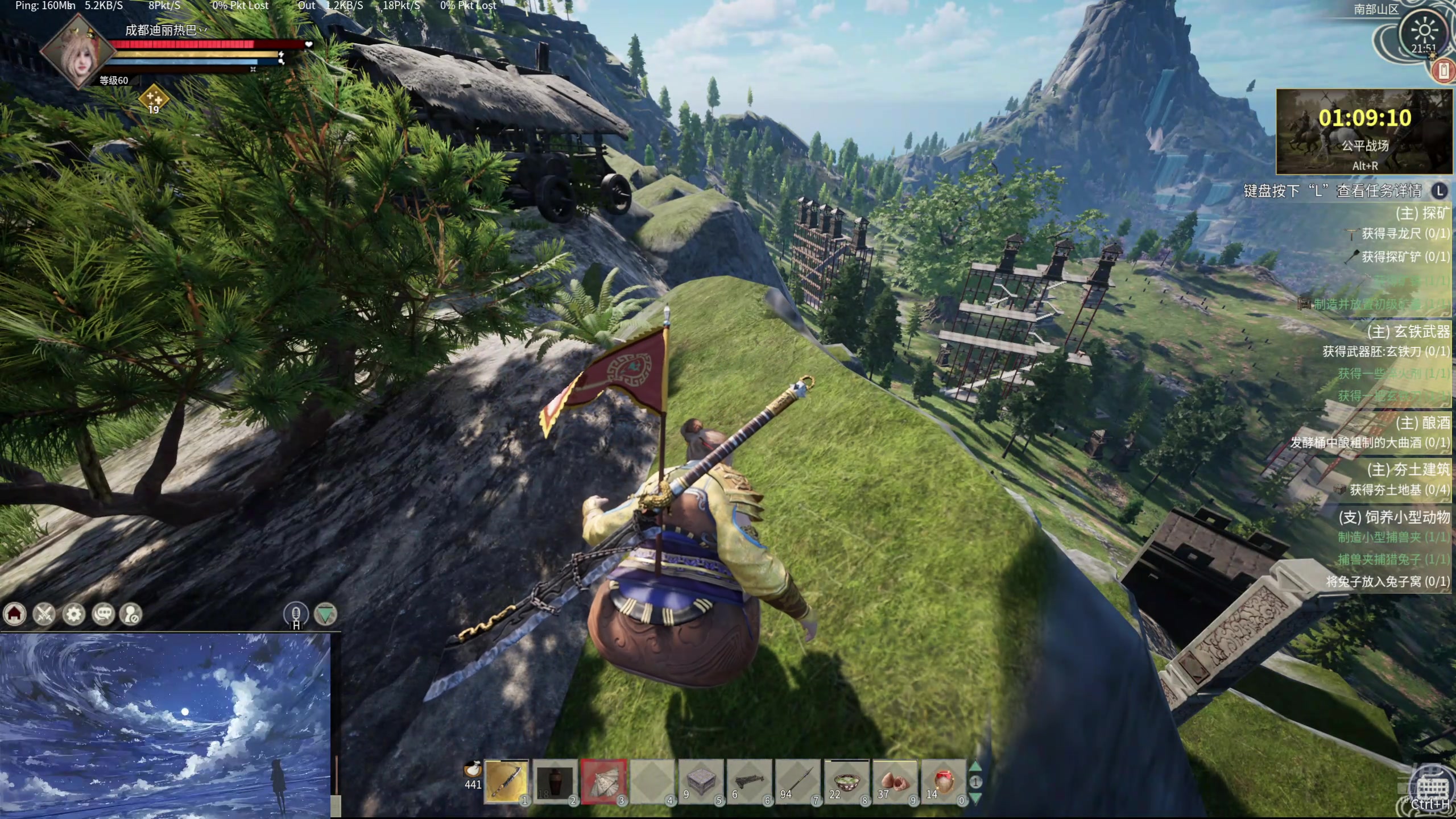Switch hotbar page with the up arrow
This screenshot has width=1456, height=819.
[x=975, y=767]
